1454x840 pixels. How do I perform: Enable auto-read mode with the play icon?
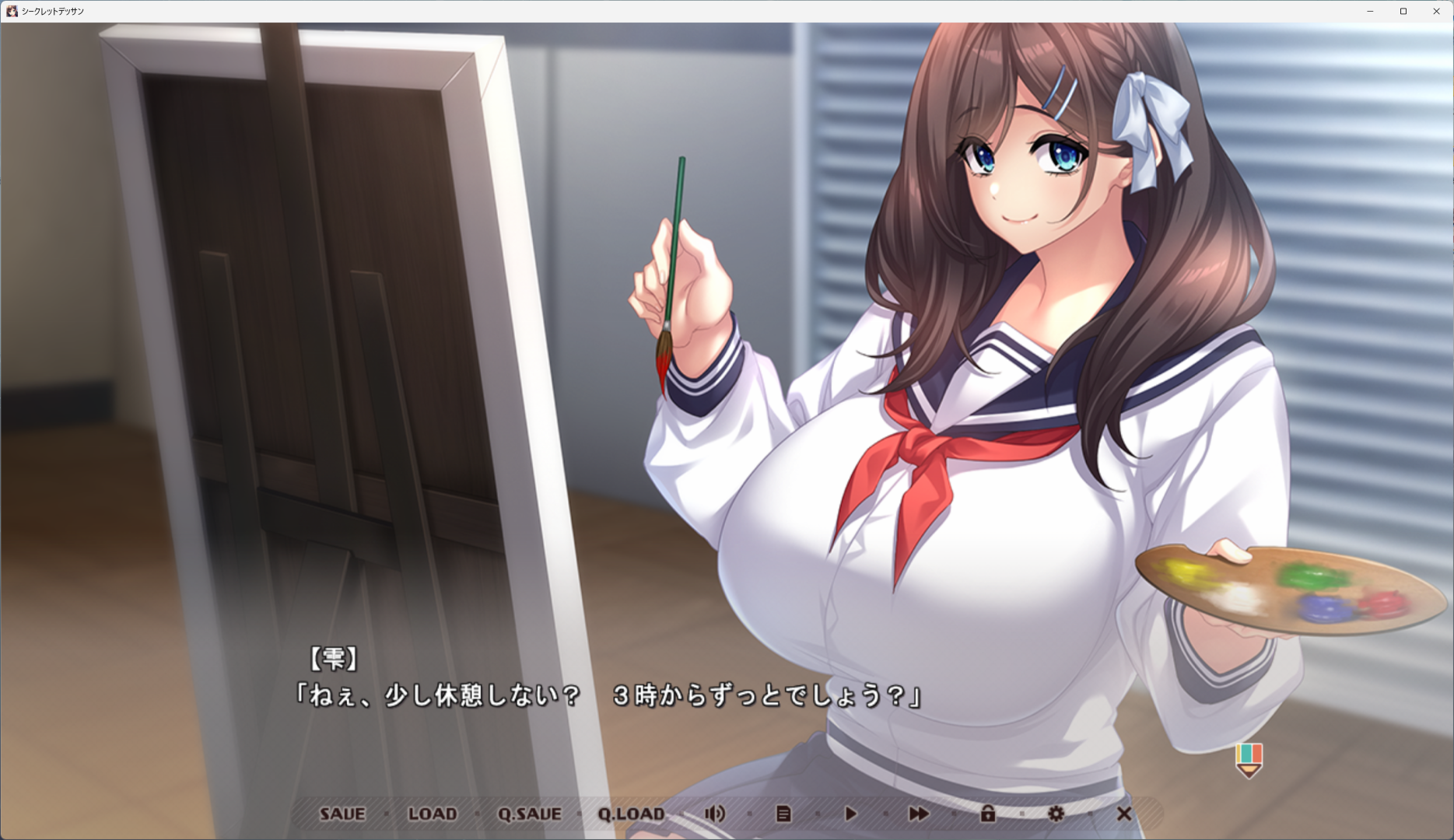pyautogui.click(x=850, y=814)
